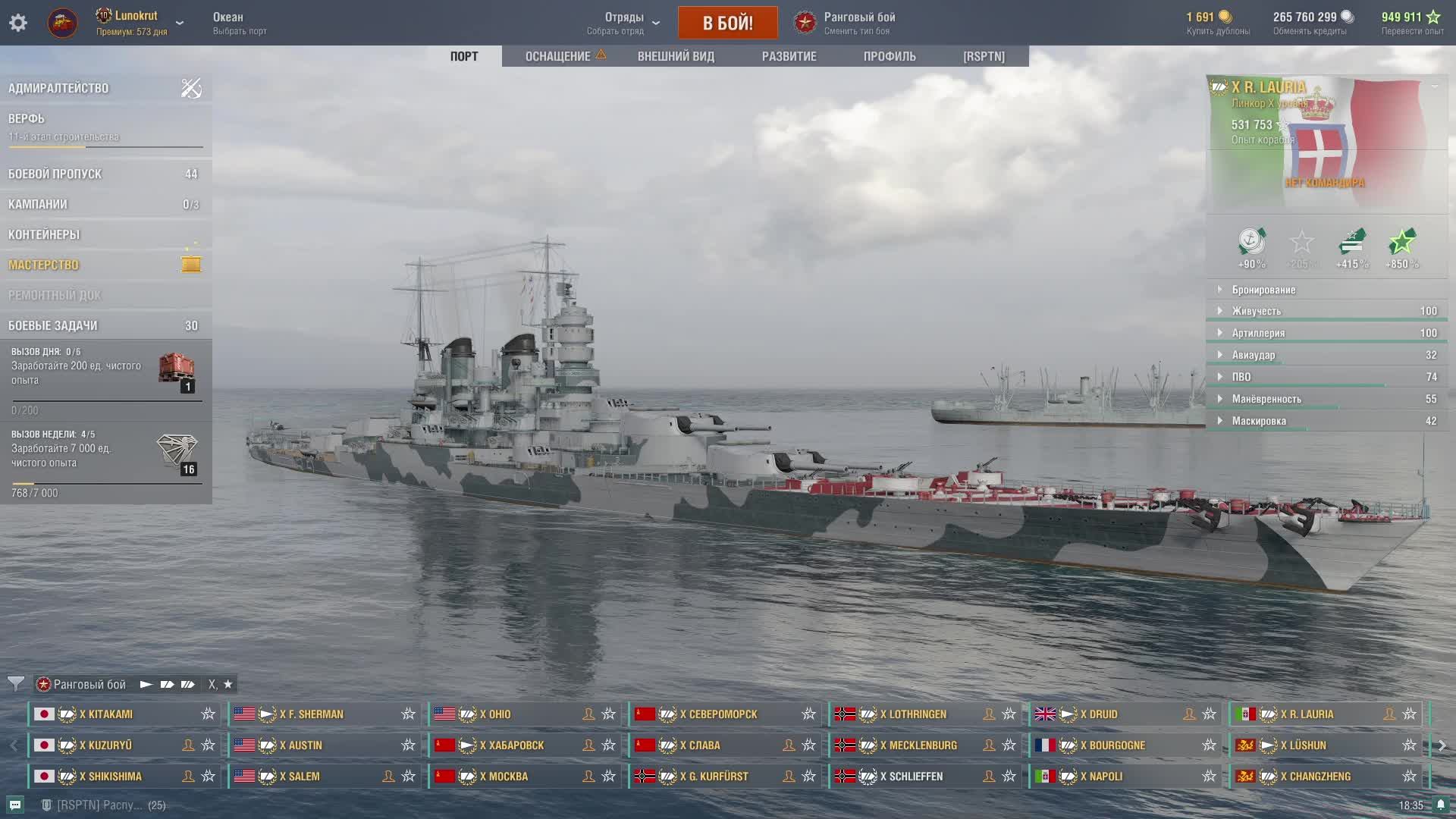
Task: Open the ВНЕШНИЙ ВИД tab
Action: point(676,56)
